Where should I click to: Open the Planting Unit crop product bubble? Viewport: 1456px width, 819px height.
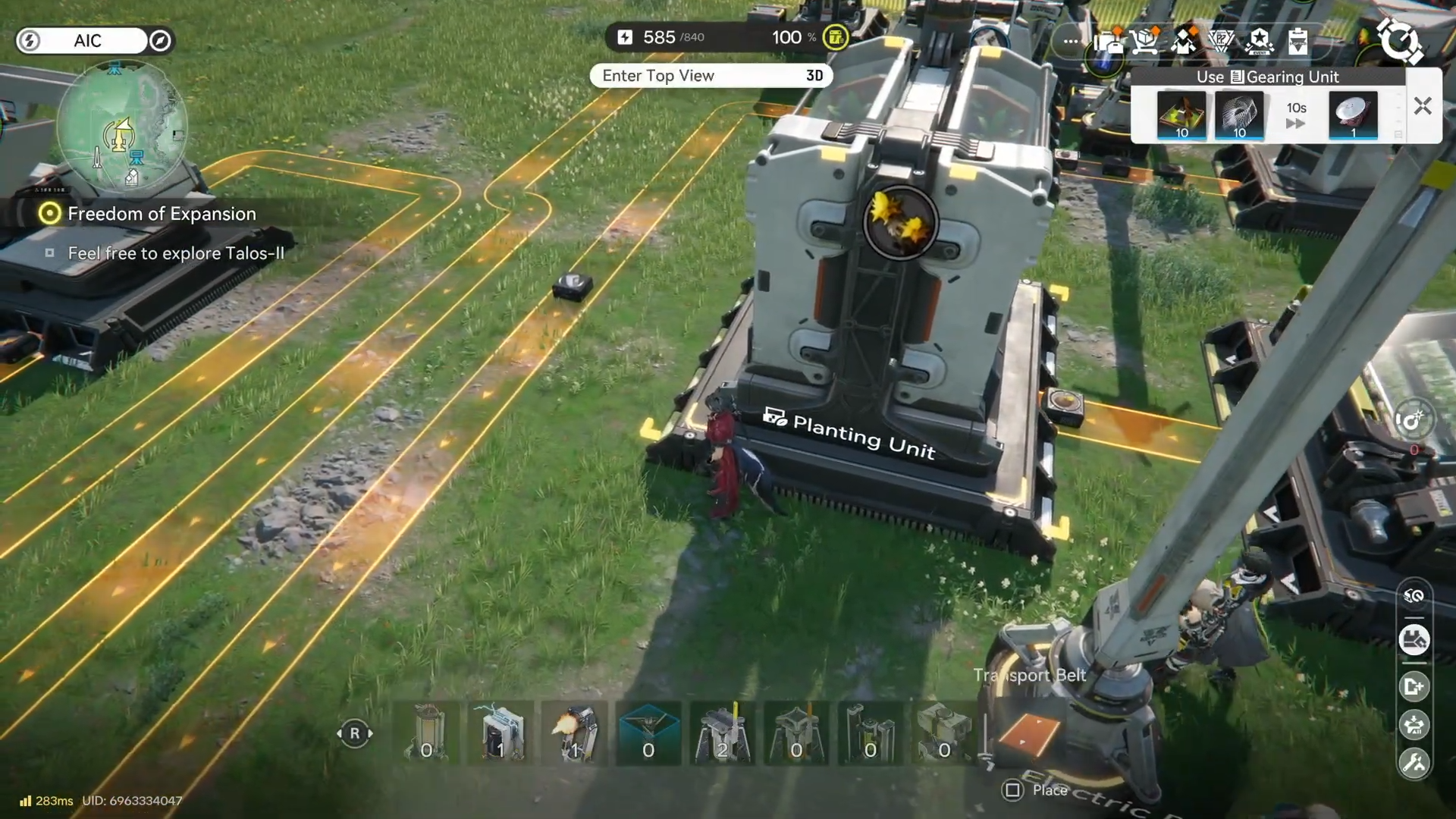(x=900, y=222)
